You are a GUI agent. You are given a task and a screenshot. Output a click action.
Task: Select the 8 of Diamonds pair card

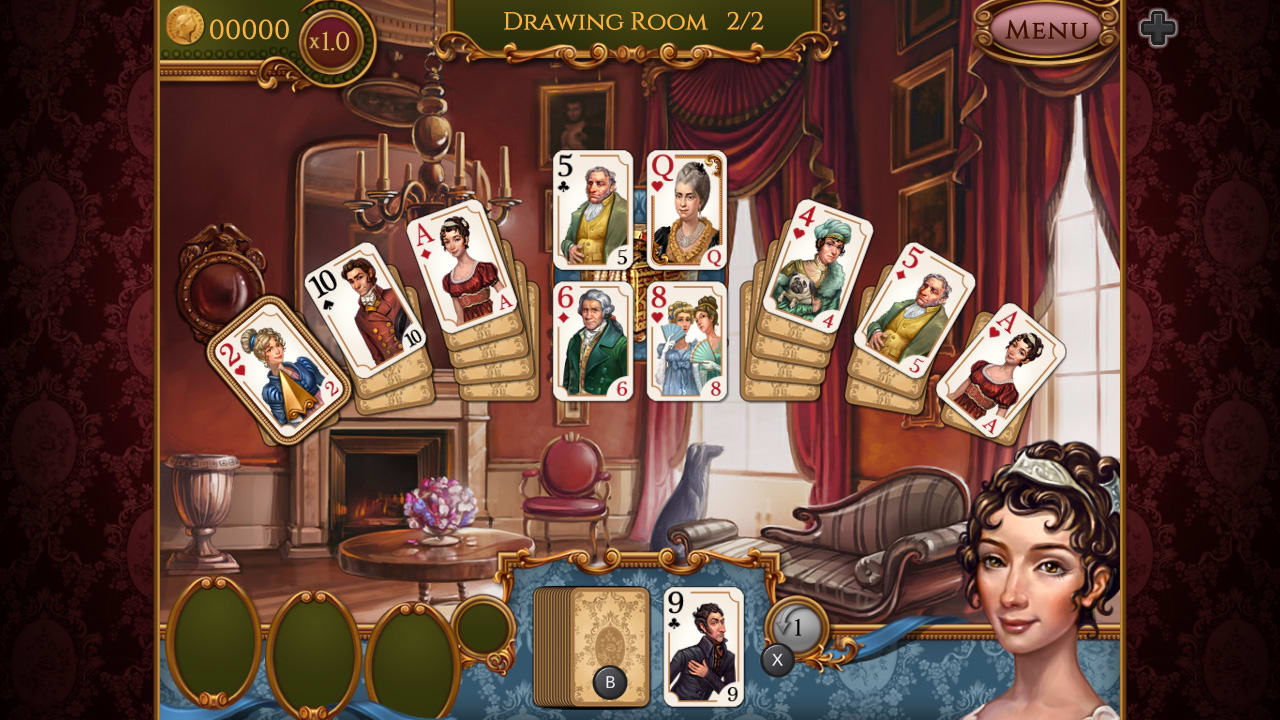pyautogui.click(x=687, y=340)
